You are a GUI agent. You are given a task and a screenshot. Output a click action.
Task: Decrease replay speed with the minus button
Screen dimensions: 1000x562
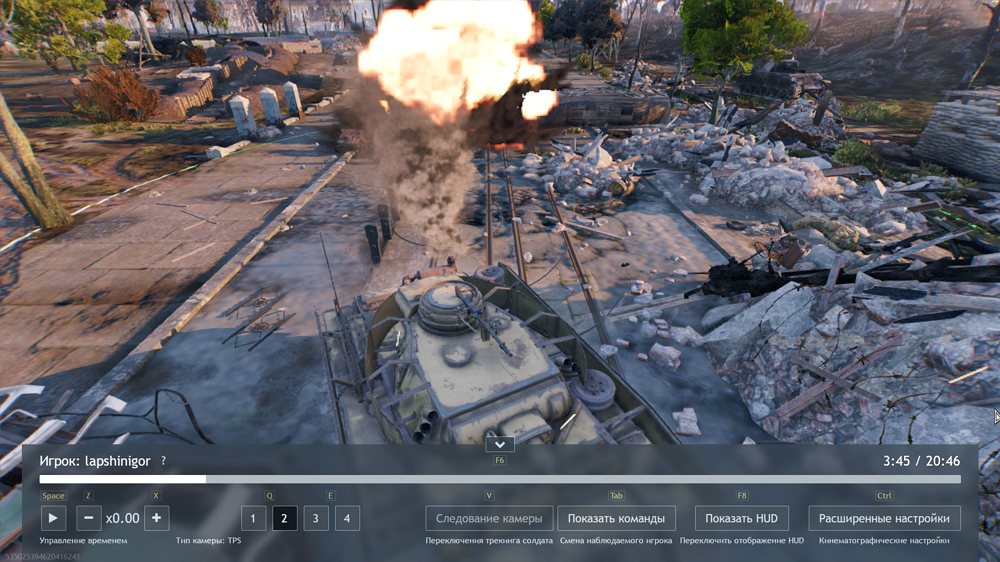(89, 518)
